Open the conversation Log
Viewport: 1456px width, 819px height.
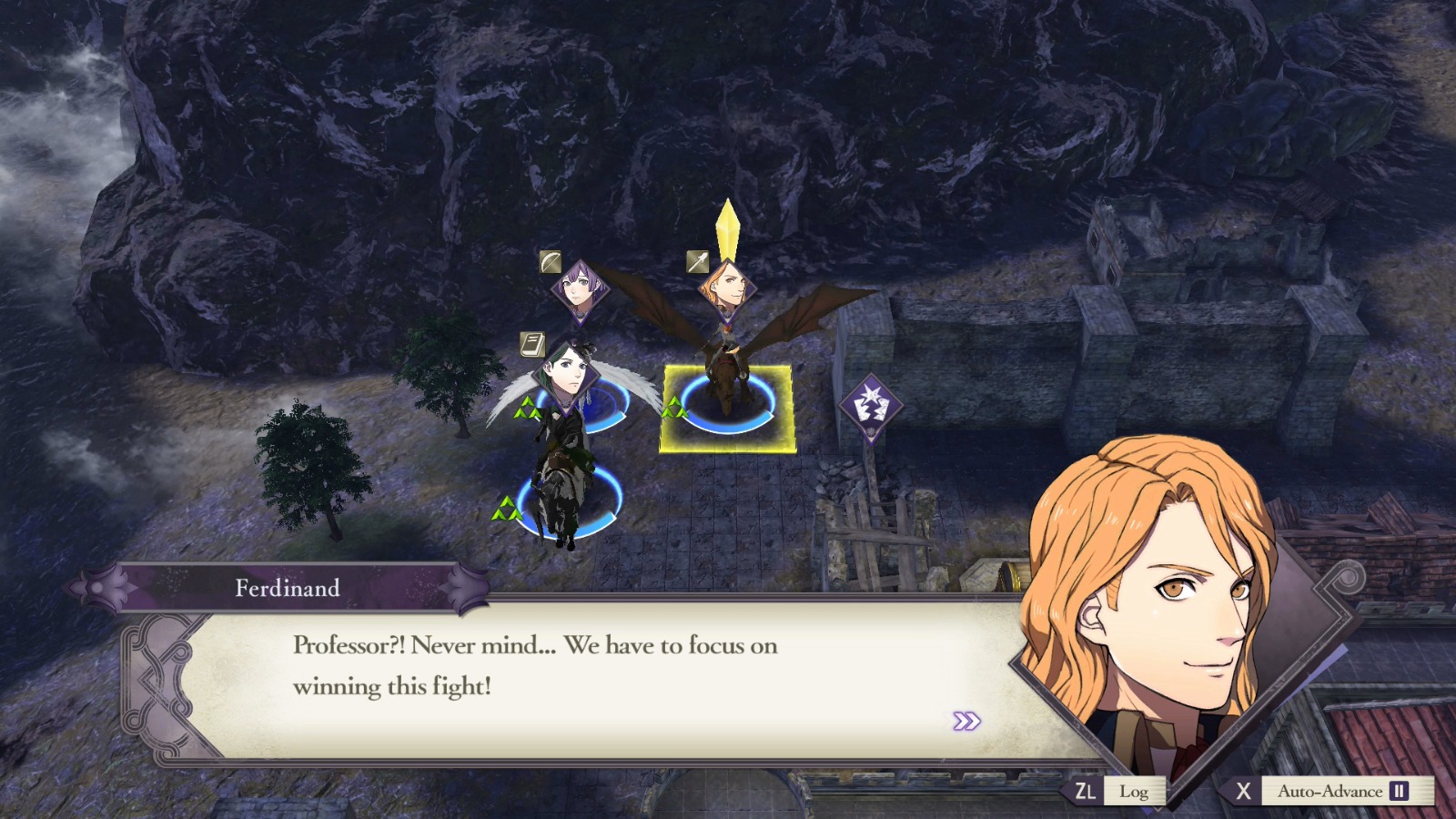1136,792
